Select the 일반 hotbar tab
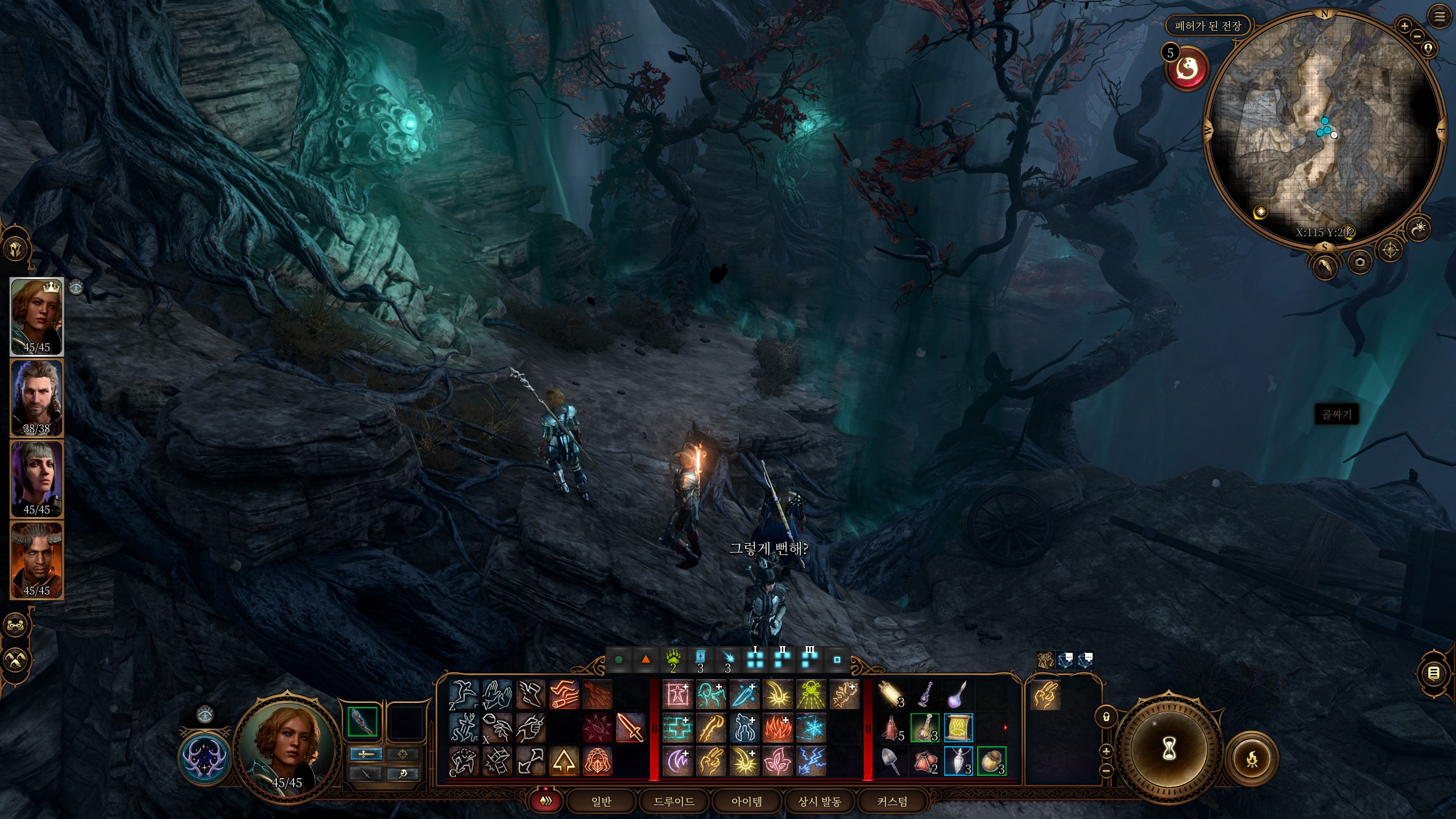The width and height of the screenshot is (1456, 819). click(601, 801)
